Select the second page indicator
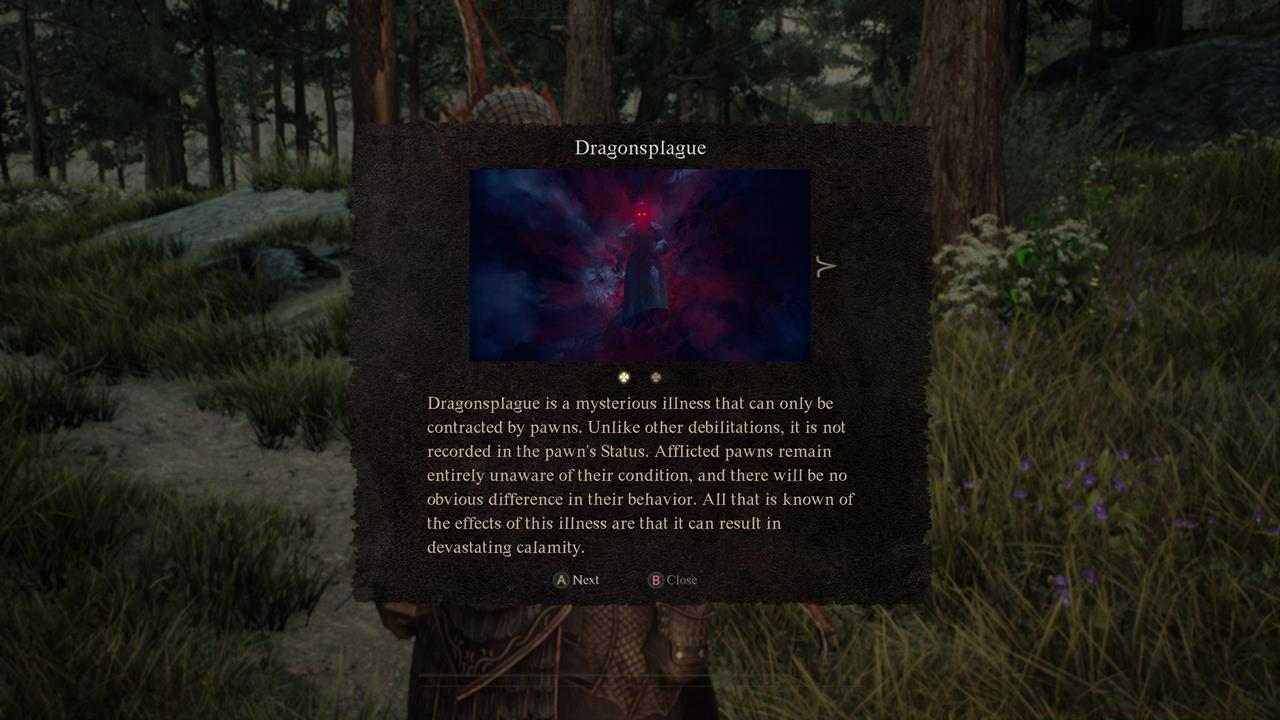1280x720 pixels. (655, 377)
